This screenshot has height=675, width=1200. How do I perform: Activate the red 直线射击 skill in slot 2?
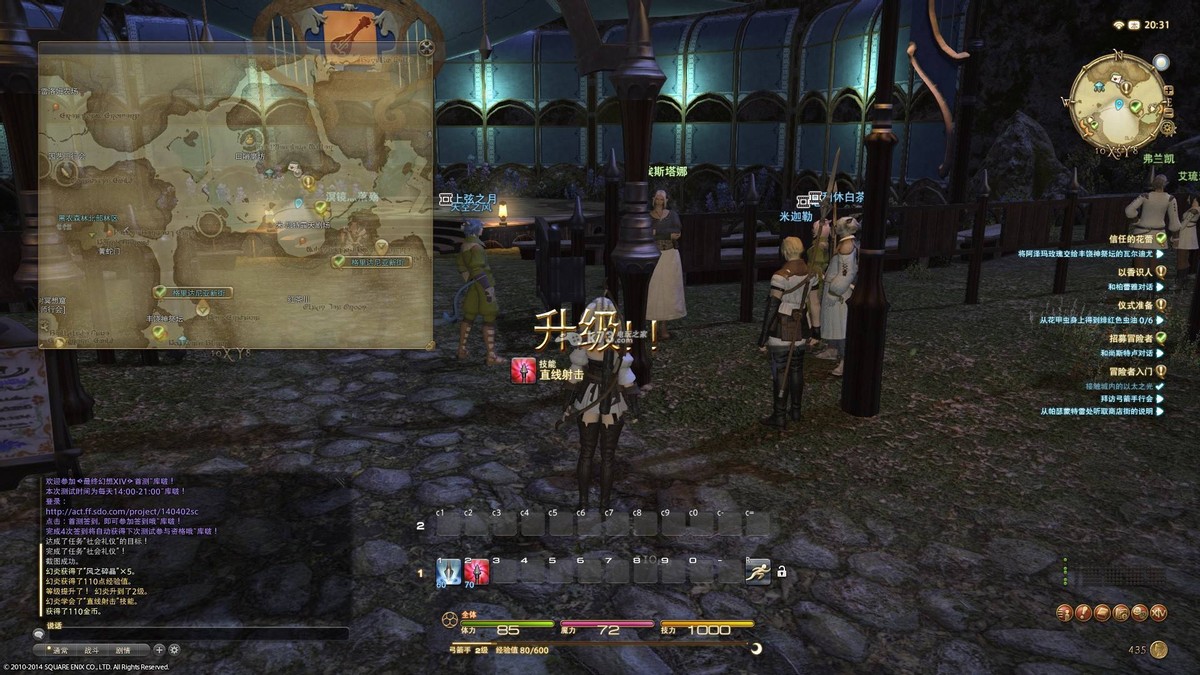[477, 571]
